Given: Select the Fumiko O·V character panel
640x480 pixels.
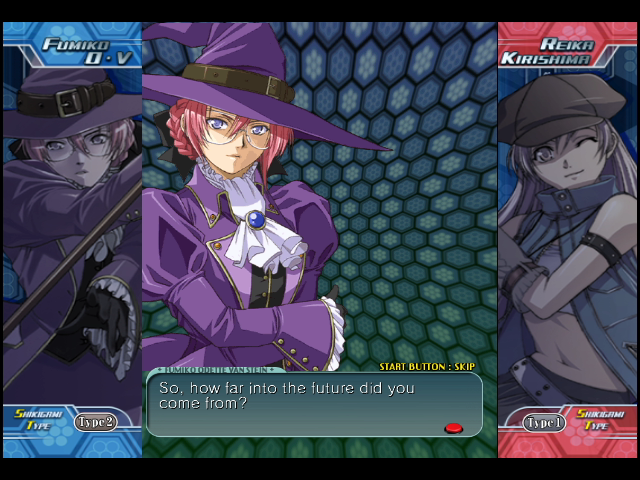Looking at the screenshot, I should pyautogui.click(x=72, y=240).
